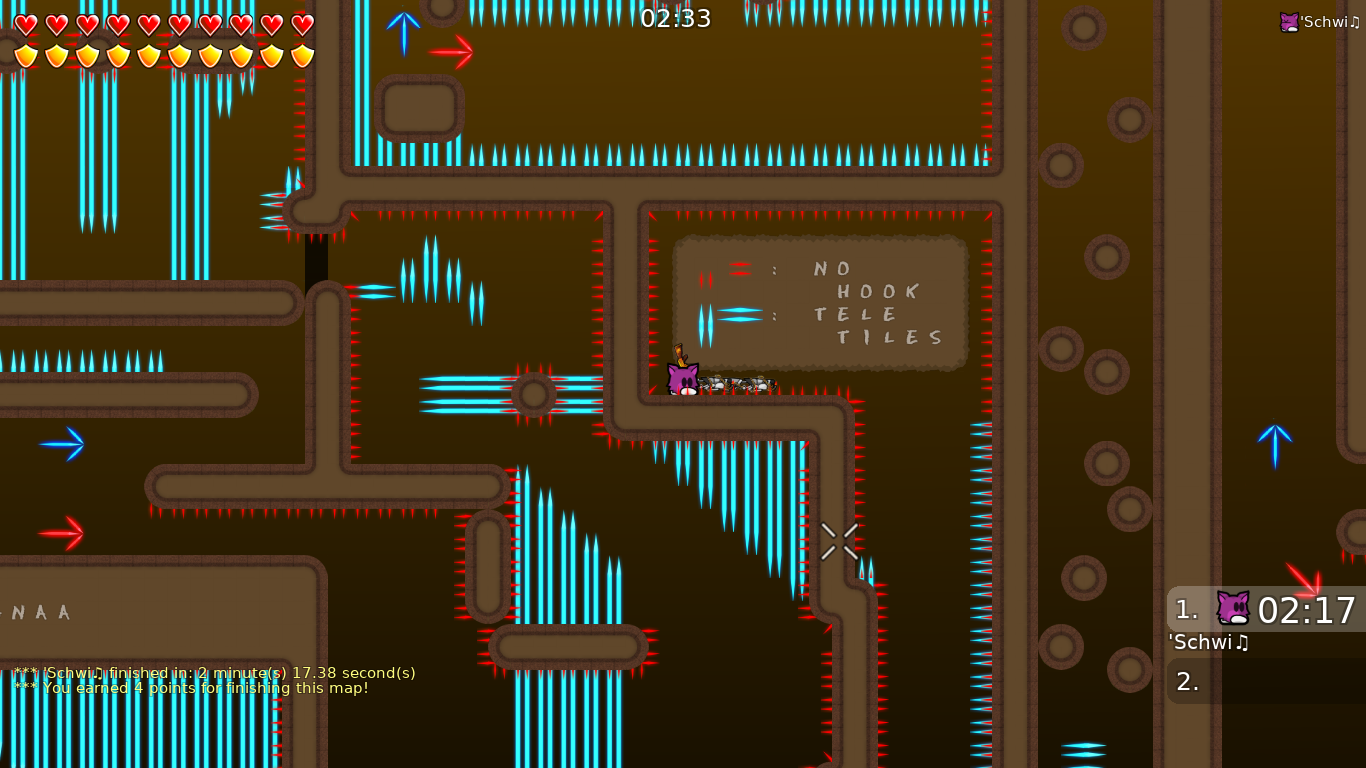Viewport: 1366px width, 768px height.
Task: Click the spectator crosshair in the map center
Action: 839,541
